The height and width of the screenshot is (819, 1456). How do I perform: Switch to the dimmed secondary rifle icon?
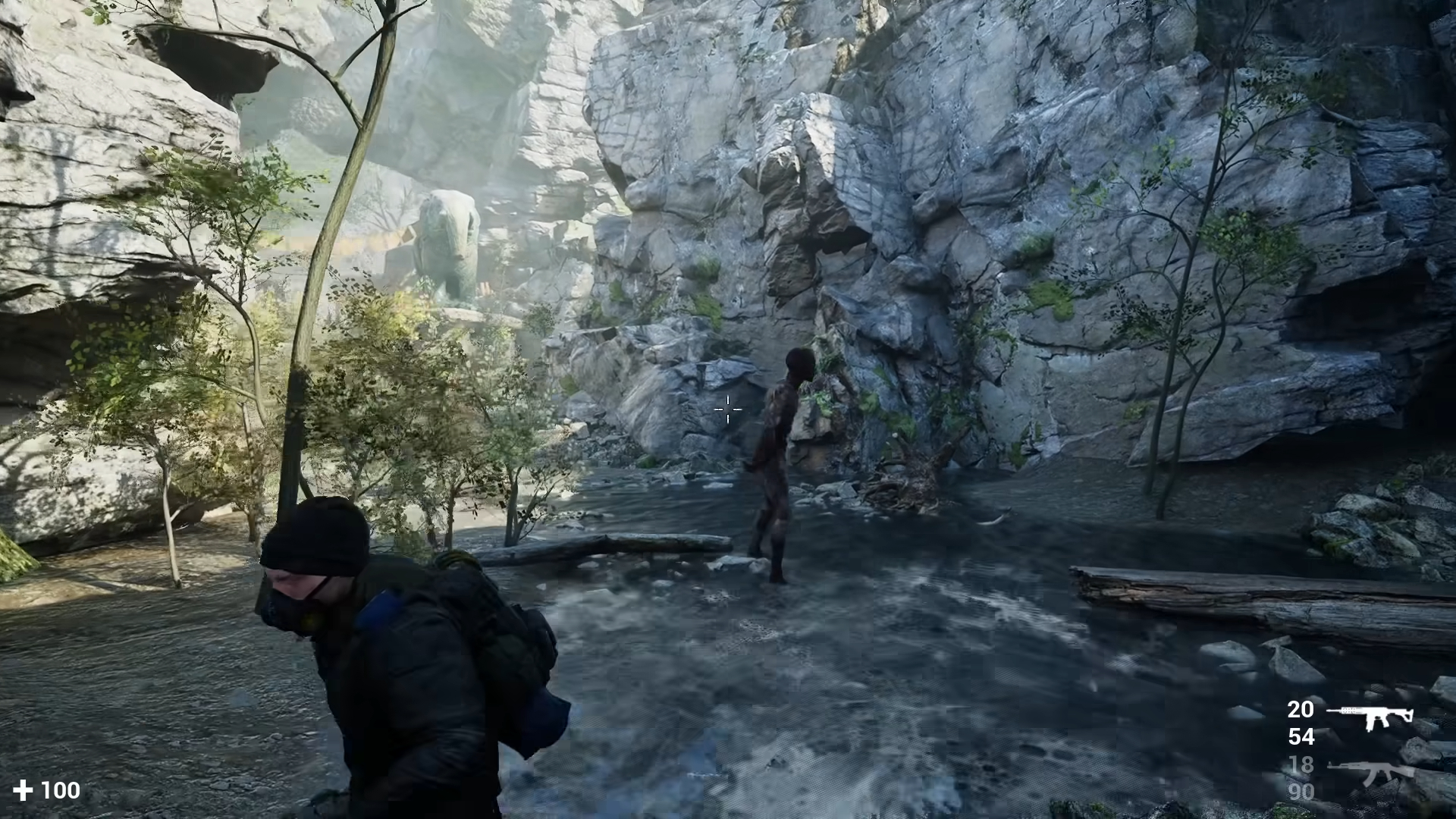(1371, 773)
